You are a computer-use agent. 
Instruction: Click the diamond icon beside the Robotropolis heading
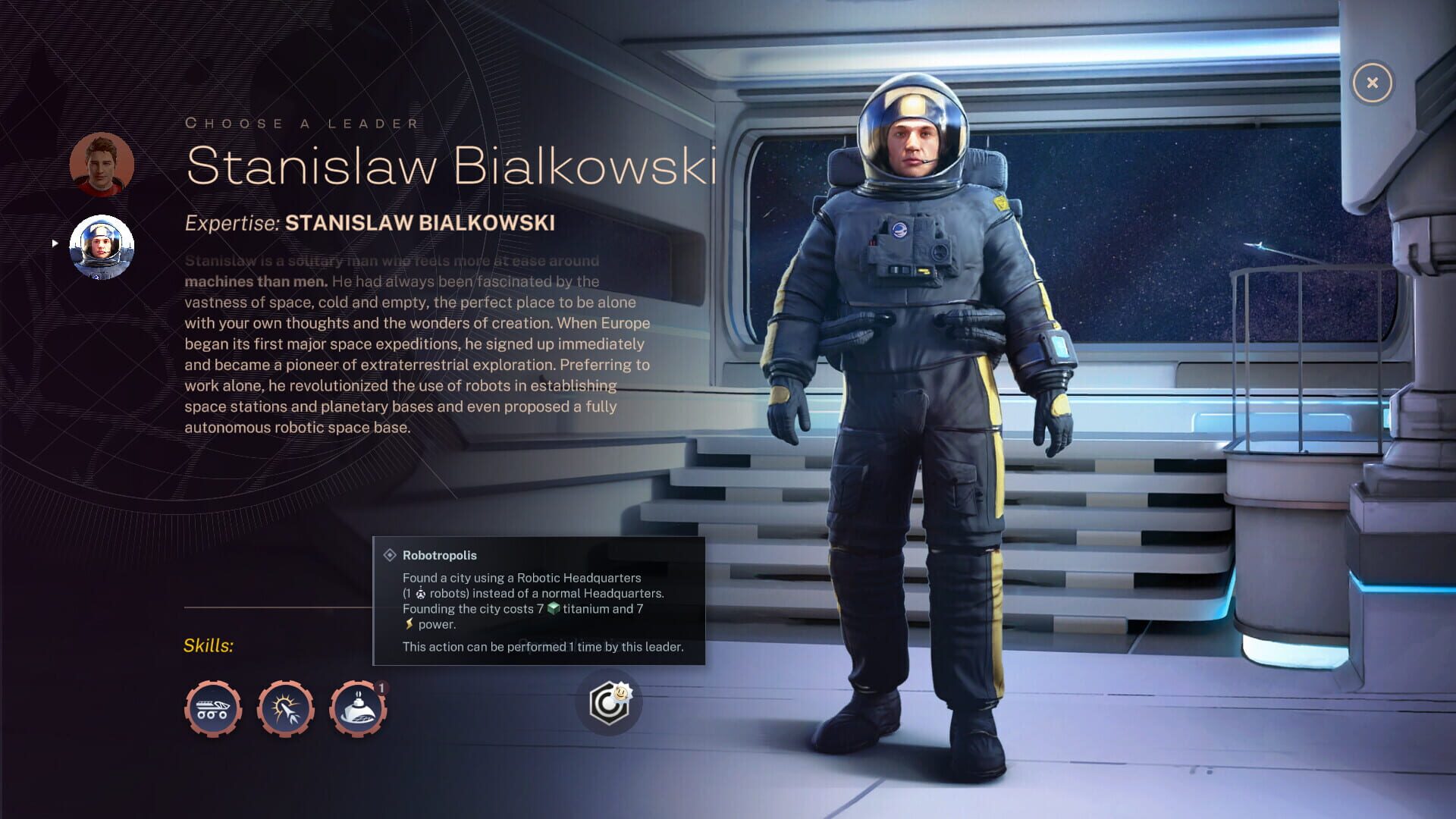pos(391,555)
